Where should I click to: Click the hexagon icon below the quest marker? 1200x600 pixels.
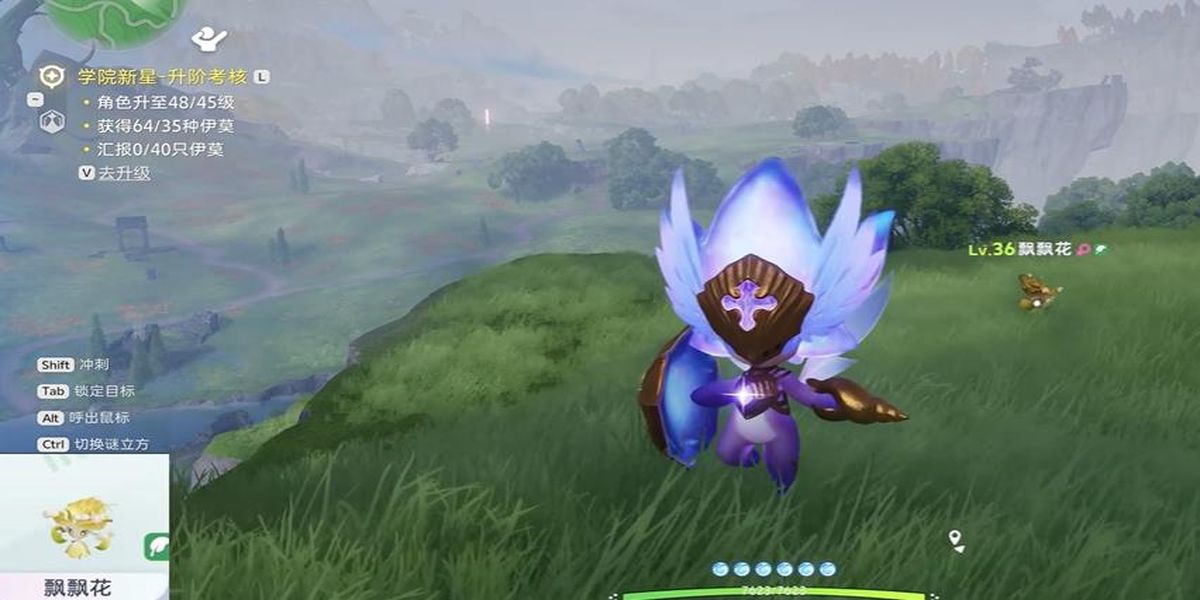point(52,121)
